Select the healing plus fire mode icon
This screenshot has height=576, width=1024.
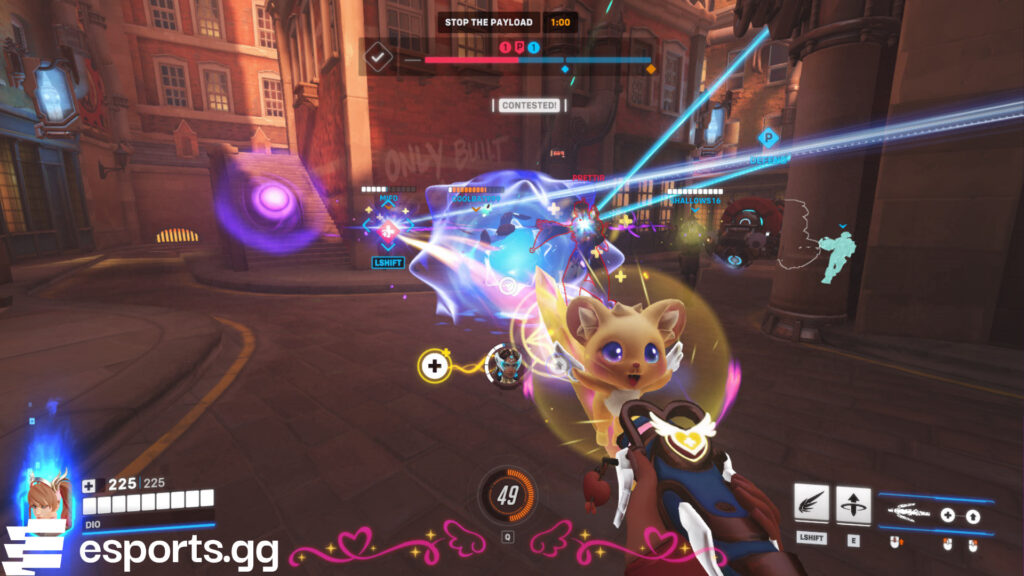[946, 516]
